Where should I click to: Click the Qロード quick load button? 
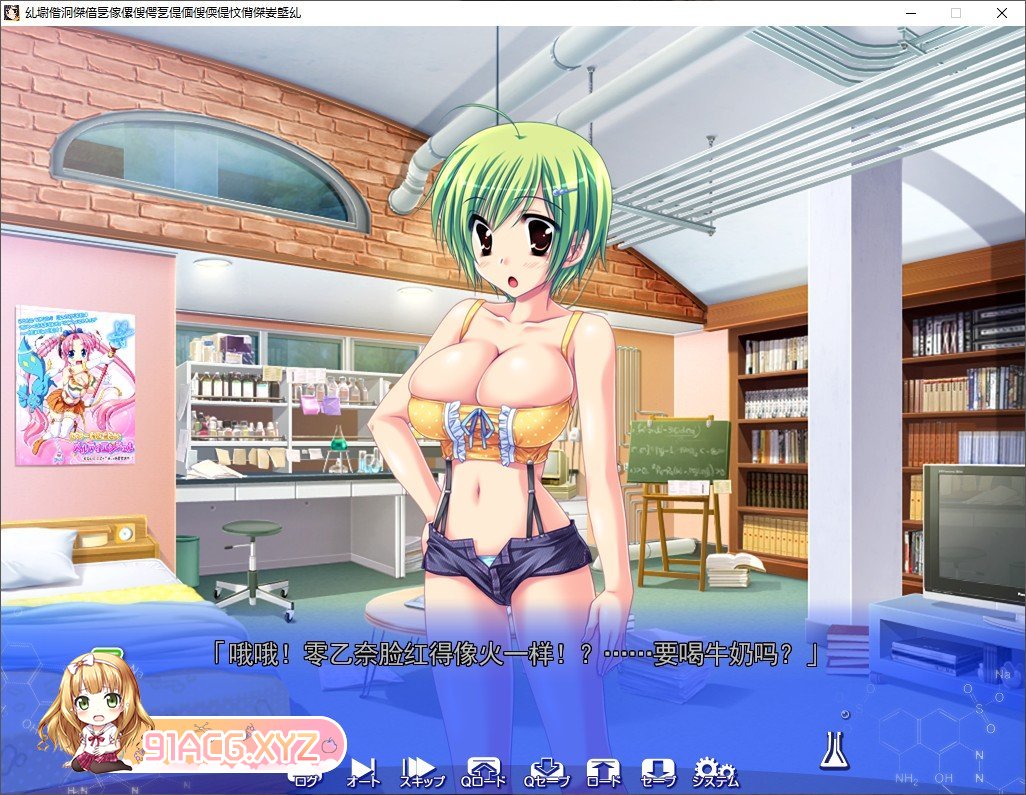[484, 772]
